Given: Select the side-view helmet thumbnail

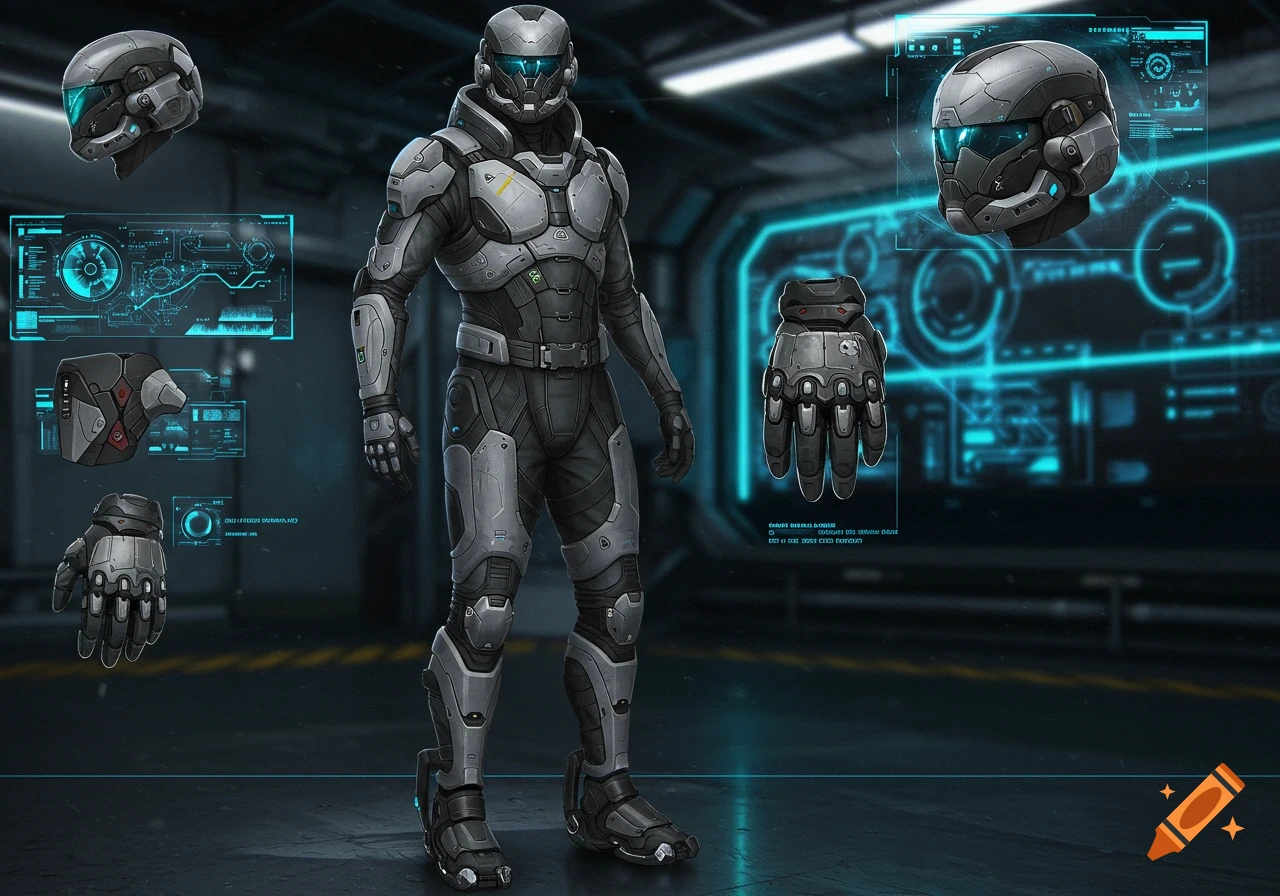Looking at the screenshot, I should 132,103.
